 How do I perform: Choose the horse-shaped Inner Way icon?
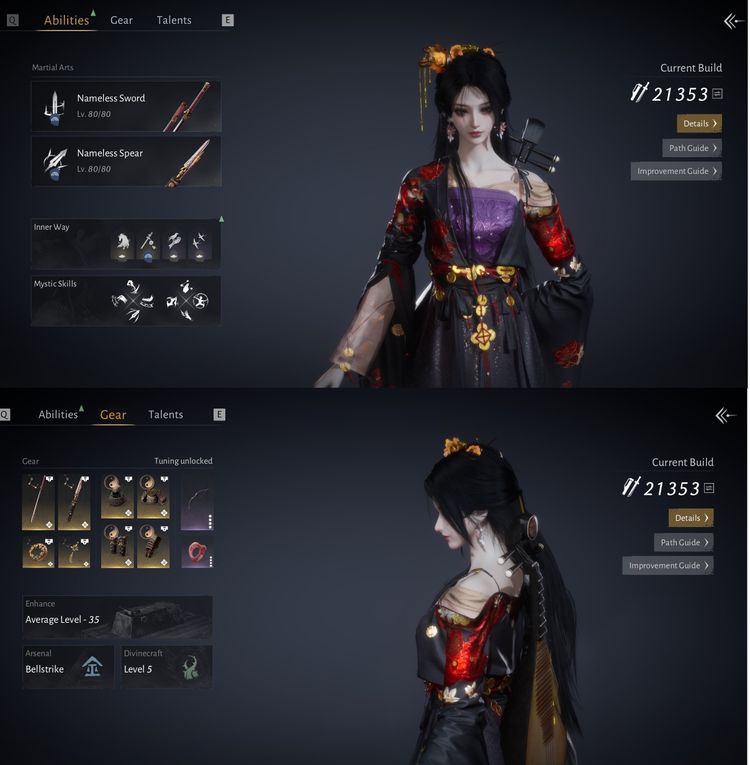122,243
